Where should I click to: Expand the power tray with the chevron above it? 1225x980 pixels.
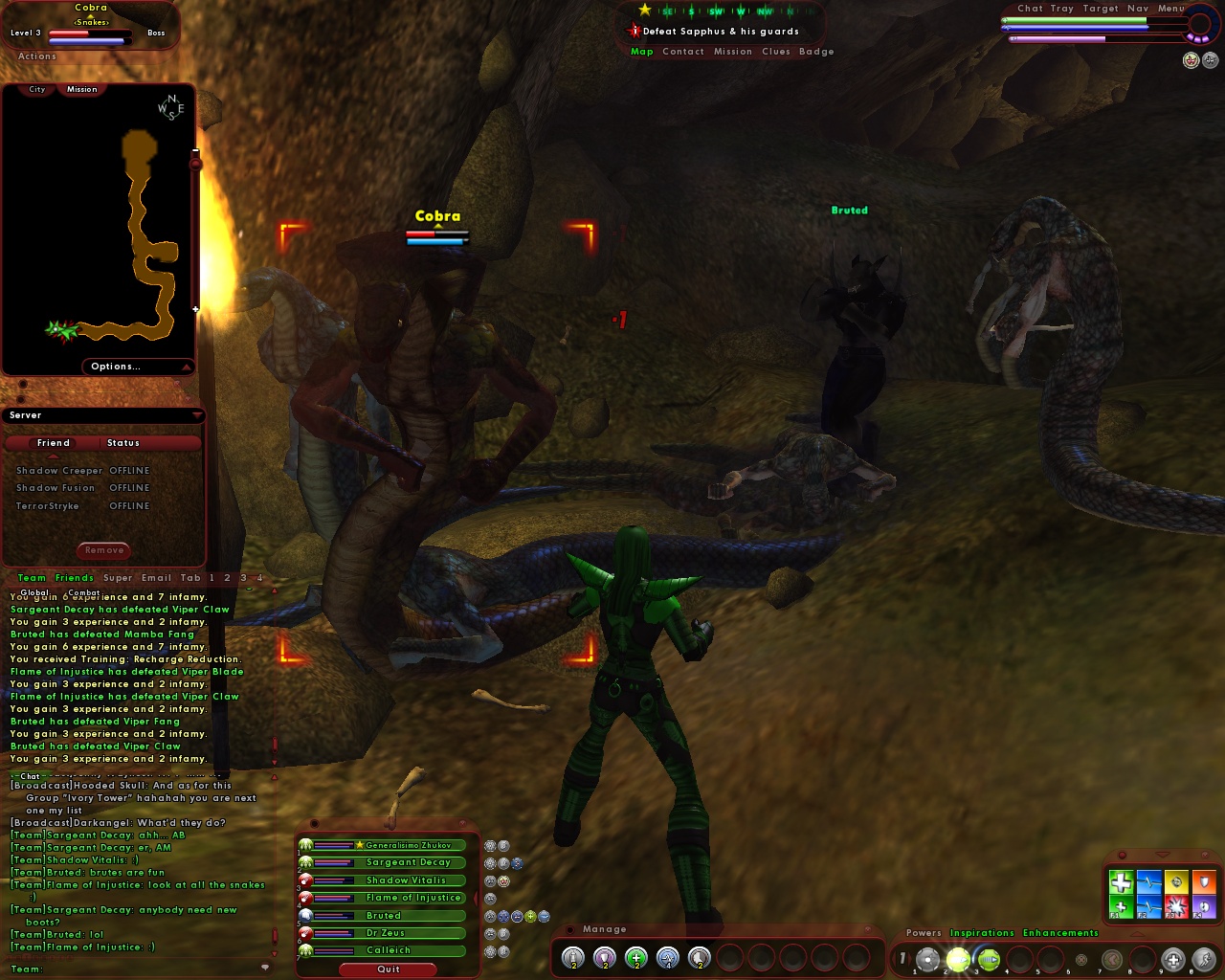1136,935
